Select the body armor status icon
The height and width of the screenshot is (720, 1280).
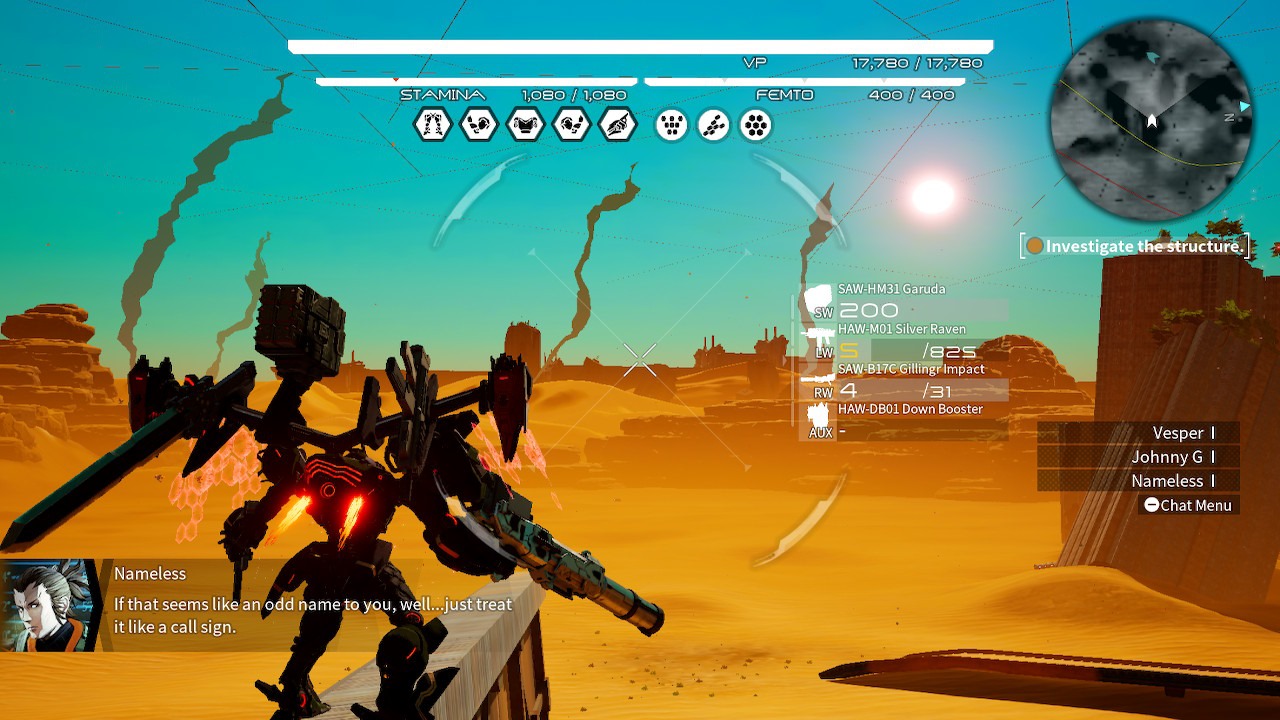click(x=526, y=124)
